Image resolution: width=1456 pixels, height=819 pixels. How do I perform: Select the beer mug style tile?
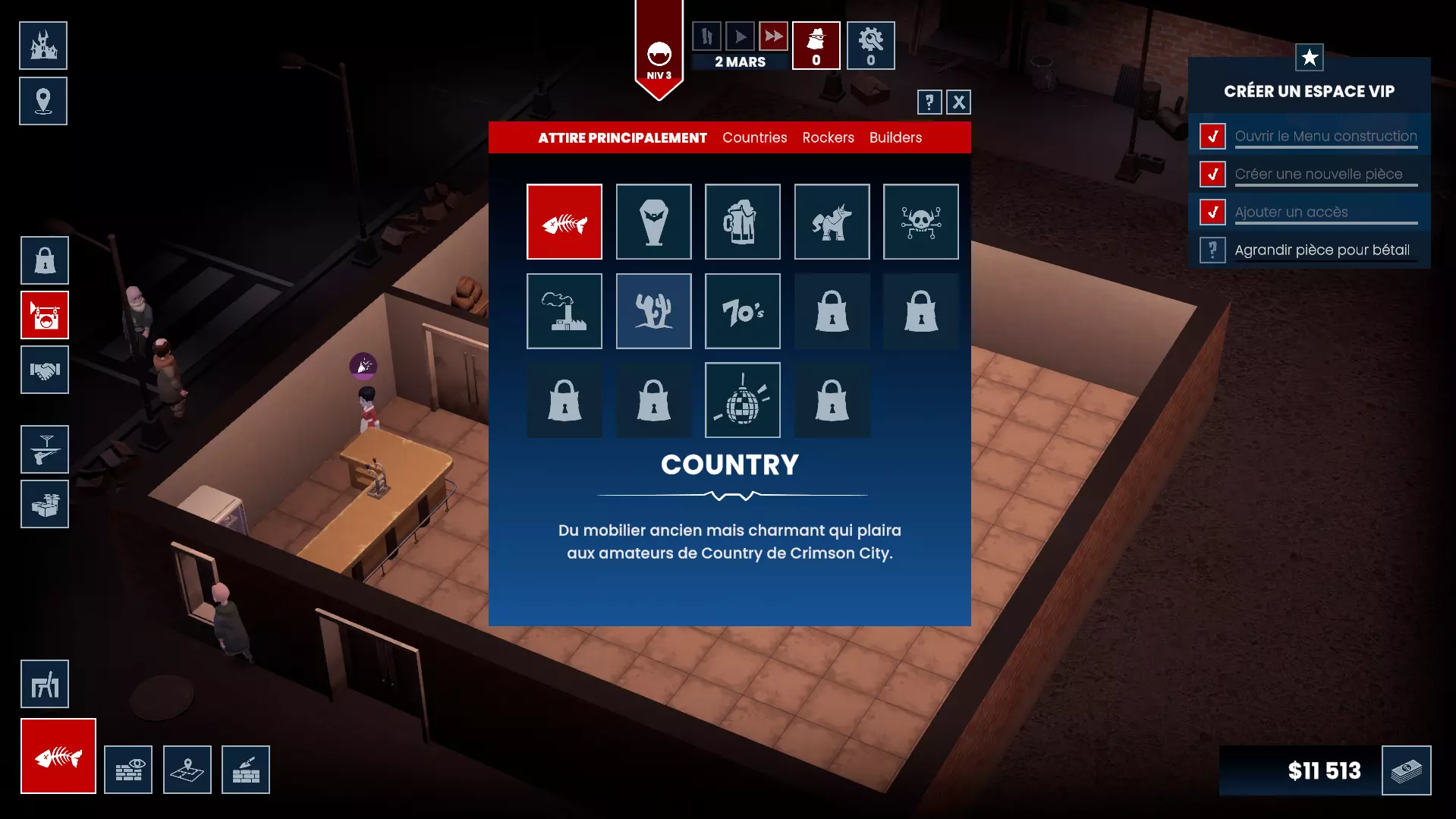(743, 222)
